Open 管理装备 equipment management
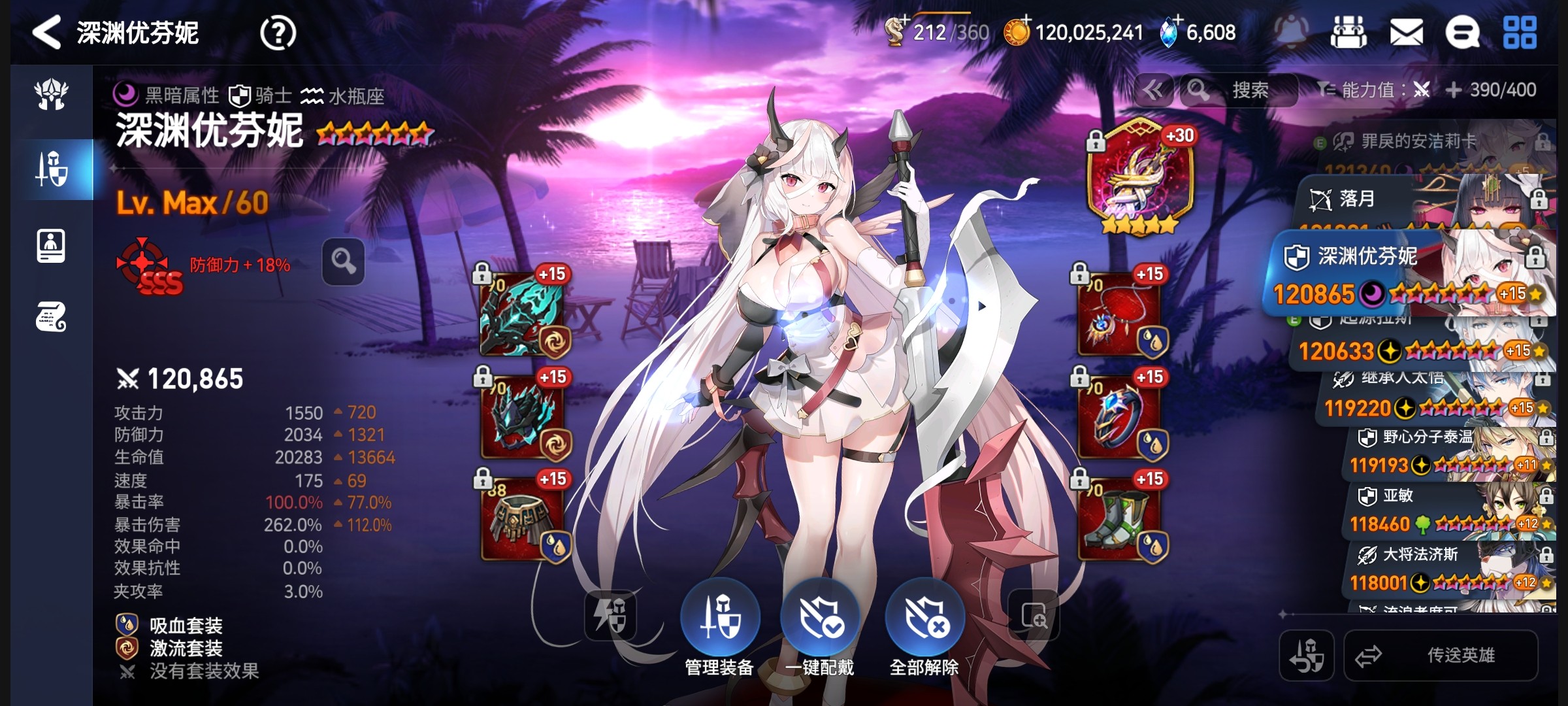Image resolution: width=1568 pixels, height=706 pixels. 720,618
